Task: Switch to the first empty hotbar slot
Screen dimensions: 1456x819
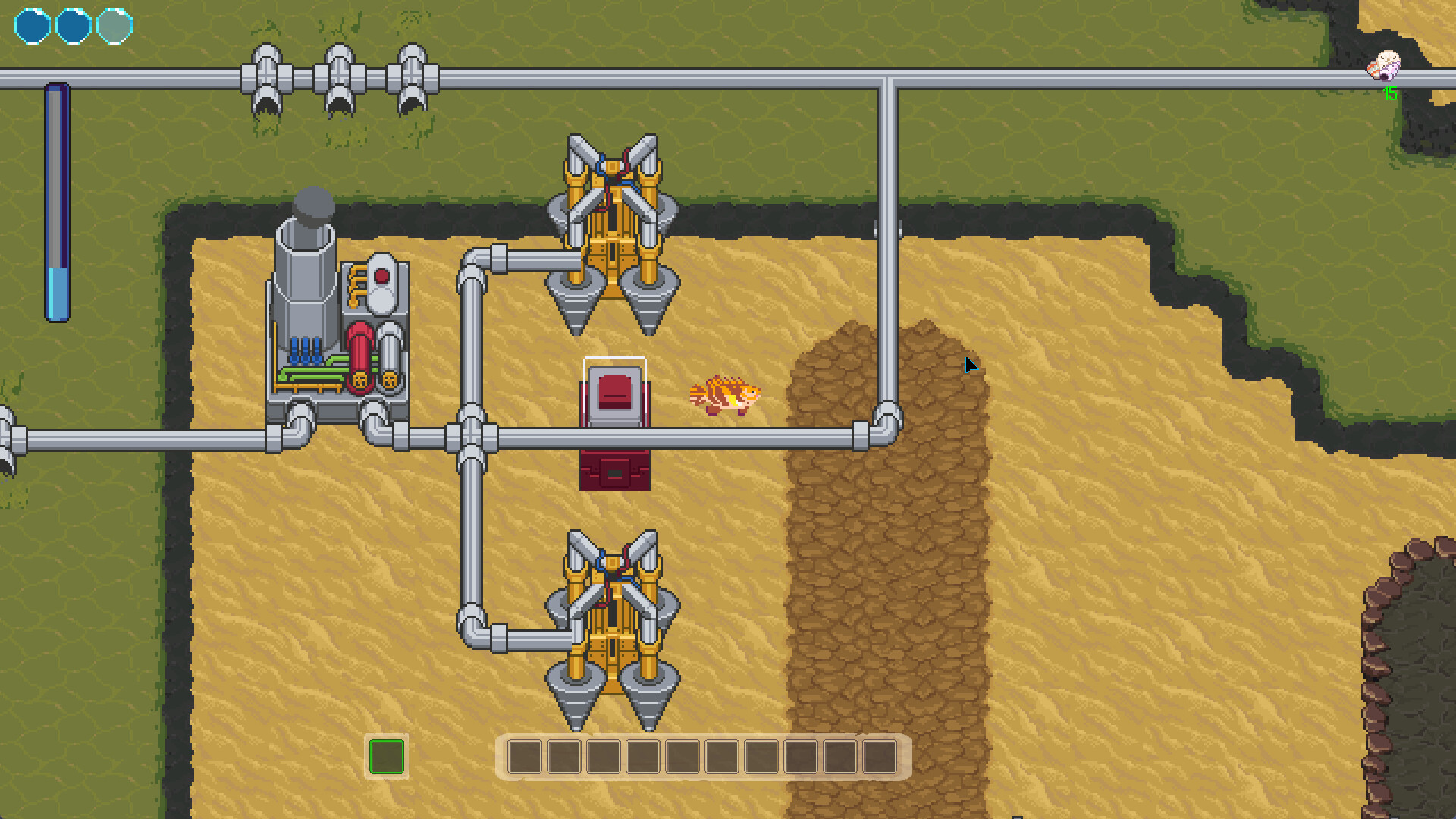Action: (x=525, y=757)
